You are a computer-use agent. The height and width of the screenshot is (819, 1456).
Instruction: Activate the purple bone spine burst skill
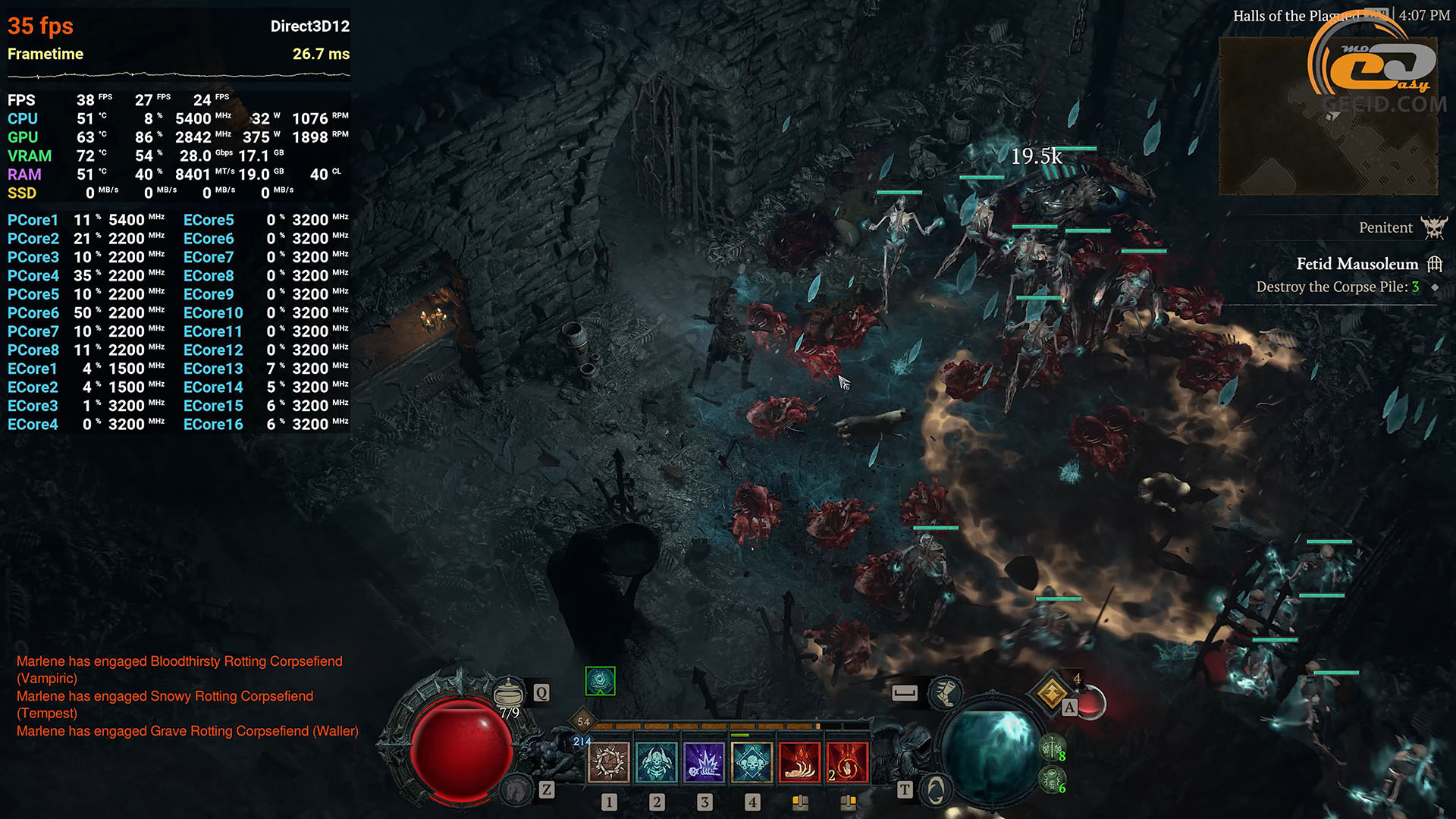(x=704, y=761)
